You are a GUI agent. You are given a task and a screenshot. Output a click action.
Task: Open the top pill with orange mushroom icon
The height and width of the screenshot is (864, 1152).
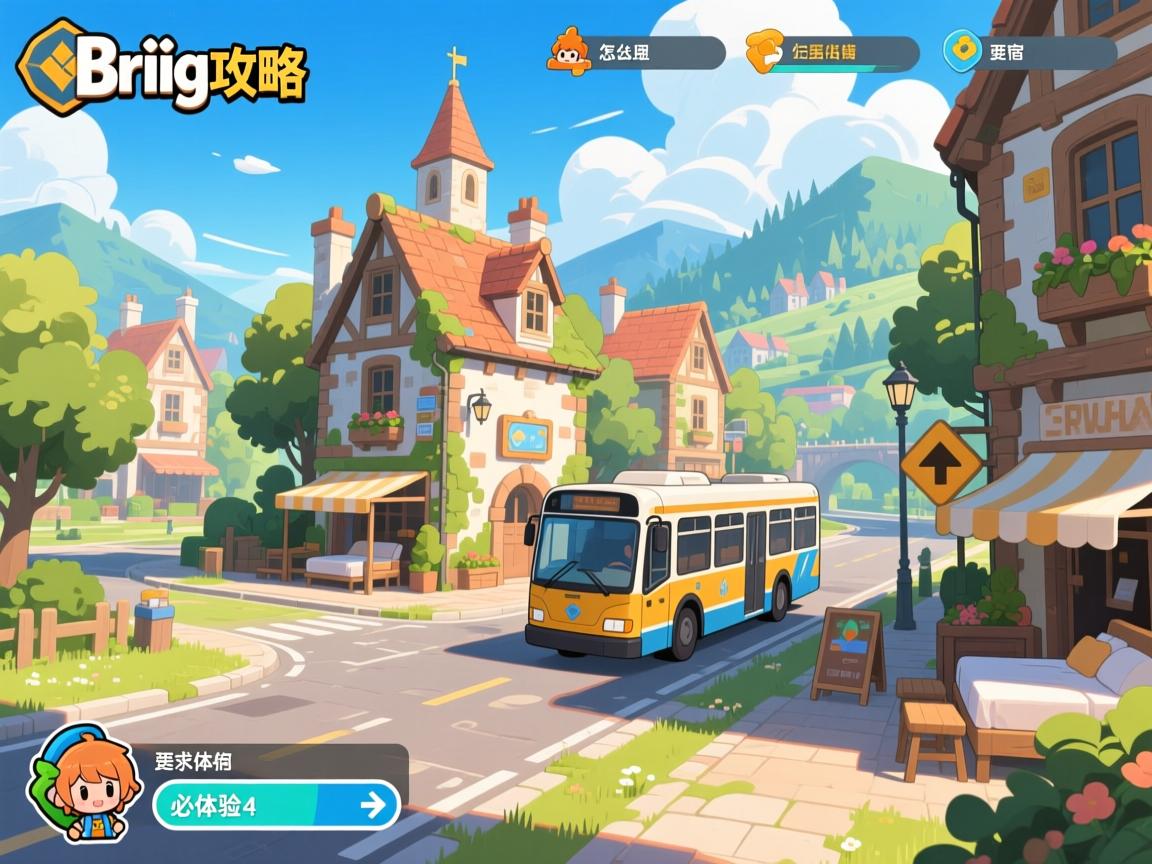point(832,52)
